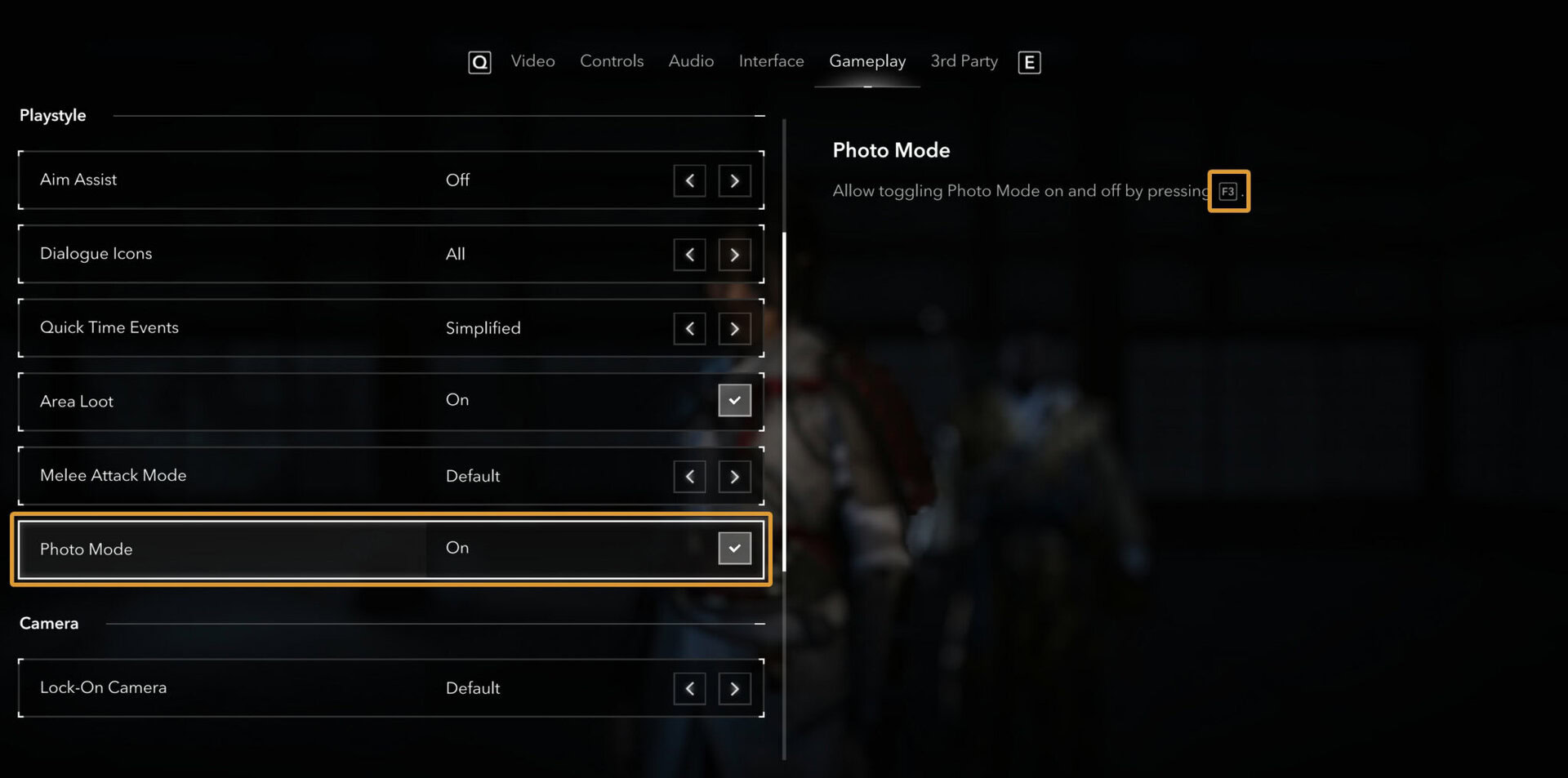The height and width of the screenshot is (778, 1568).
Task: Select the Controls tab
Action: [x=611, y=60]
